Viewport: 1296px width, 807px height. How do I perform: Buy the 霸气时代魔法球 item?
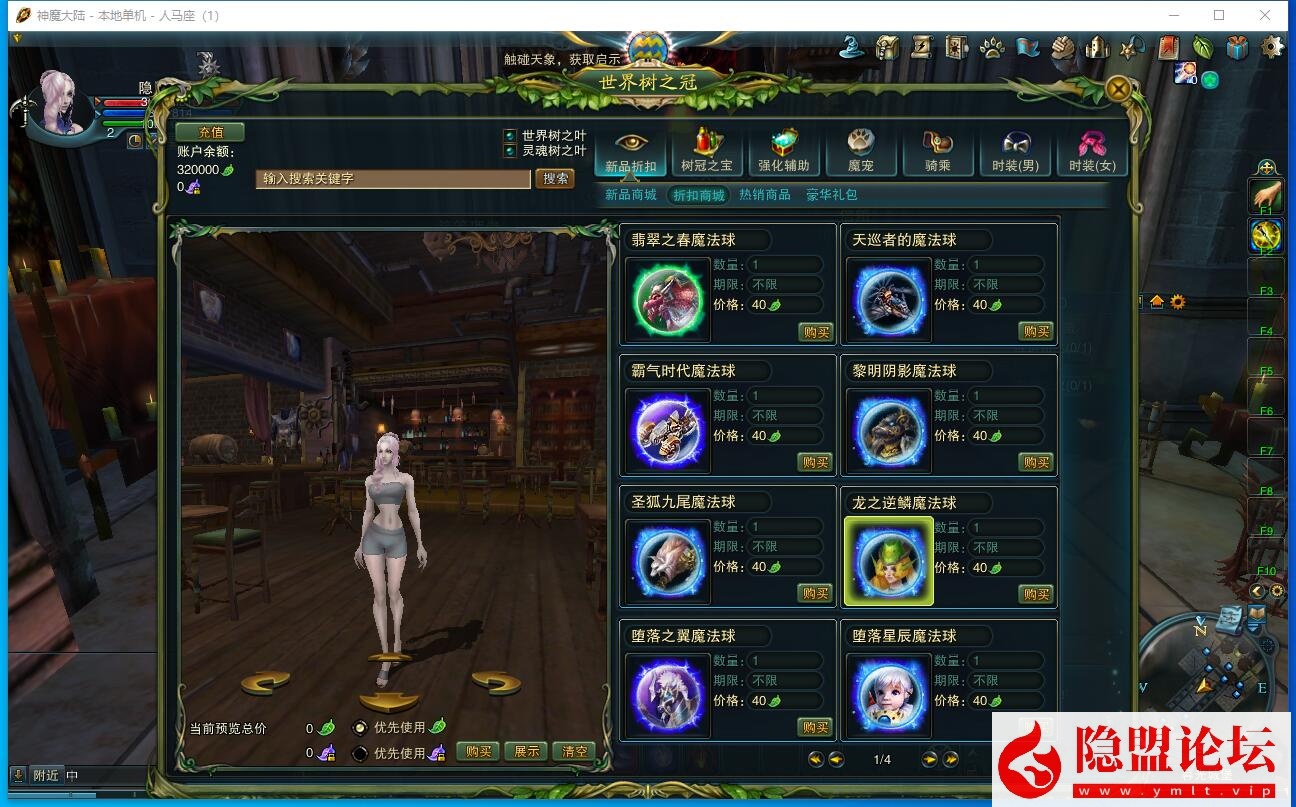(815, 463)
